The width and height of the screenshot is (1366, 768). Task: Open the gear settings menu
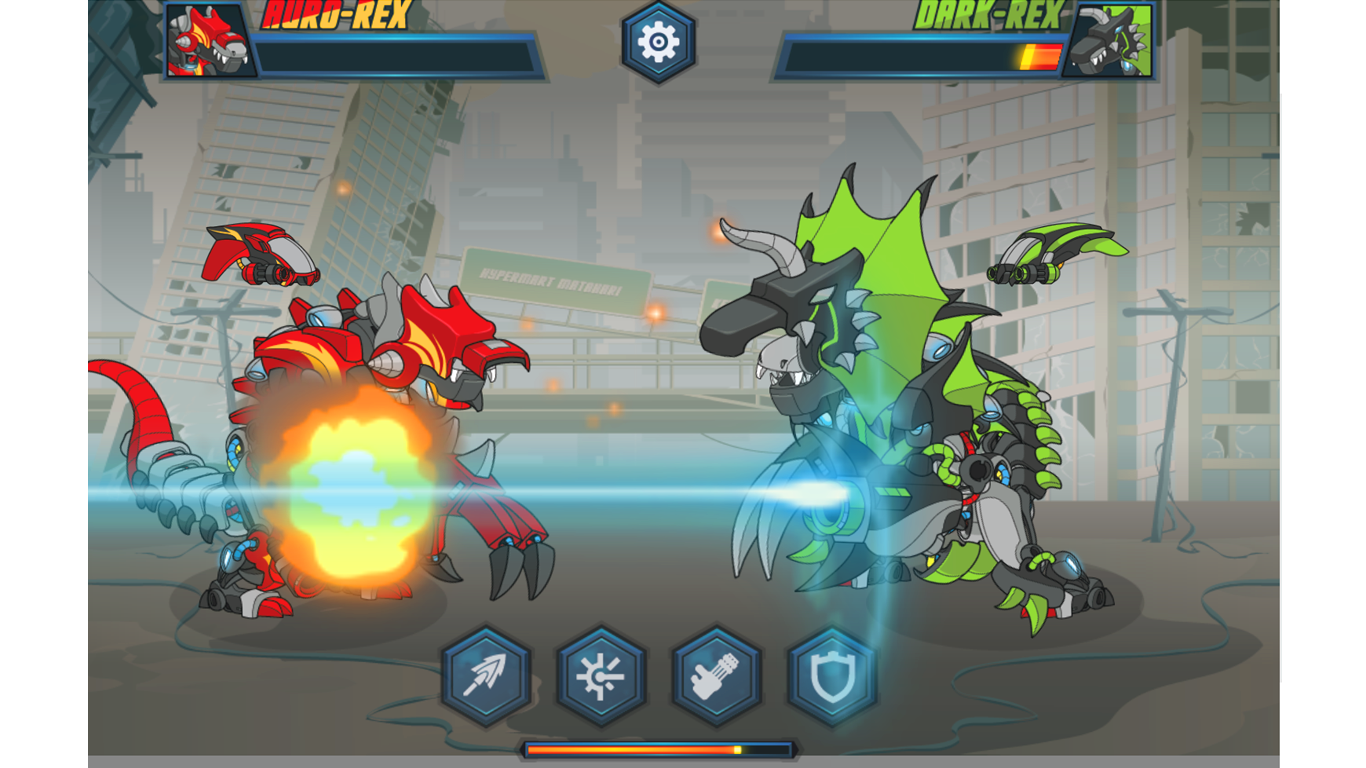(x=658, y=42)
